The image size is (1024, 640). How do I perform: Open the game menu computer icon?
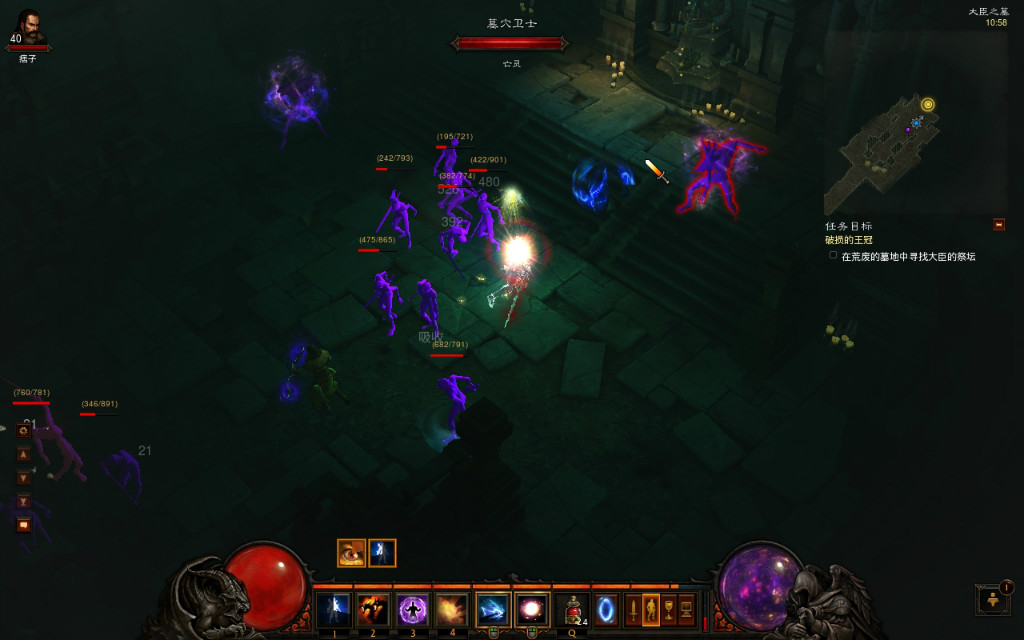(x=686, y=608)
